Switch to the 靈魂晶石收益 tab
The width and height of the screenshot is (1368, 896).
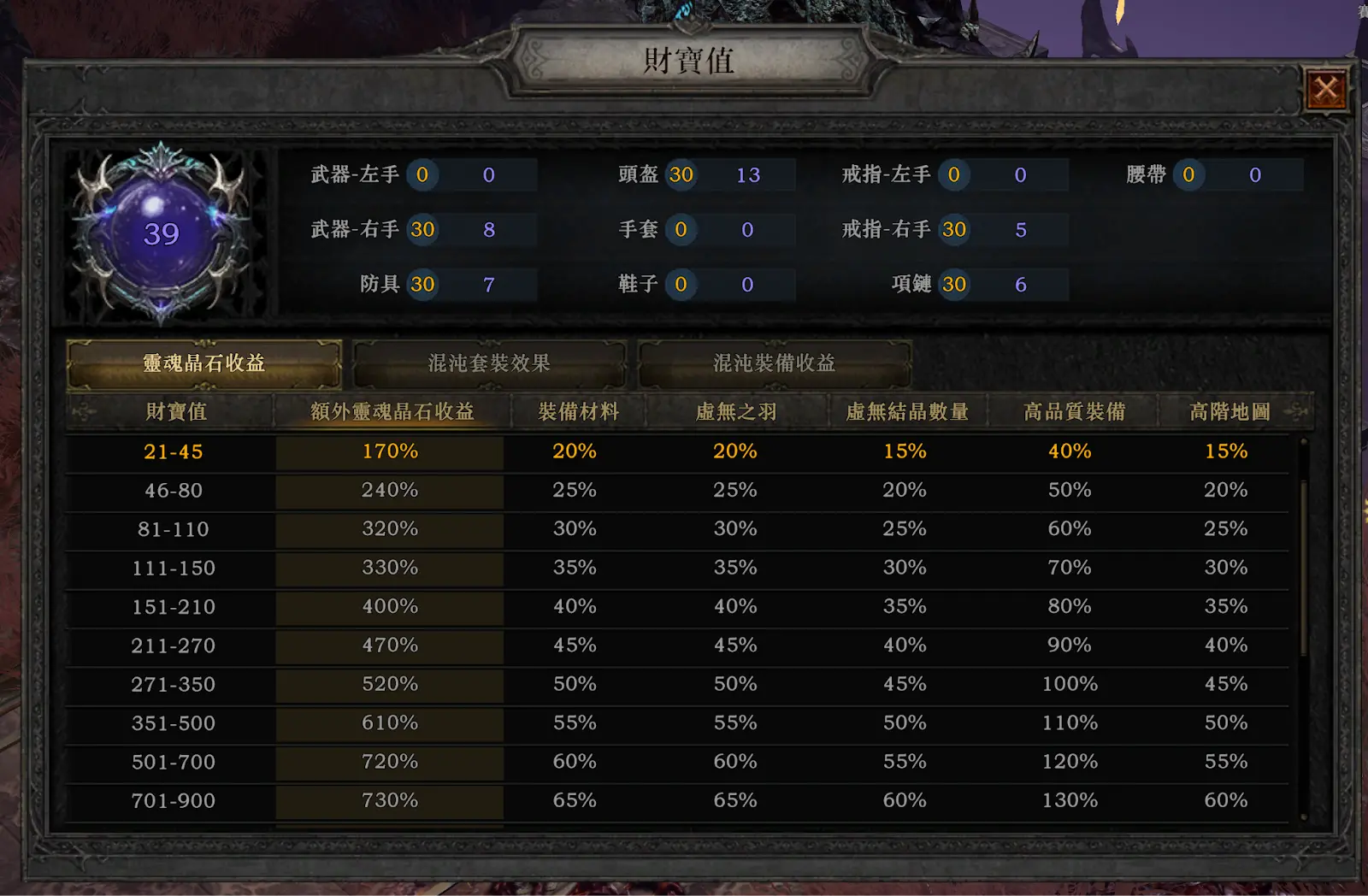click(204, 363)
